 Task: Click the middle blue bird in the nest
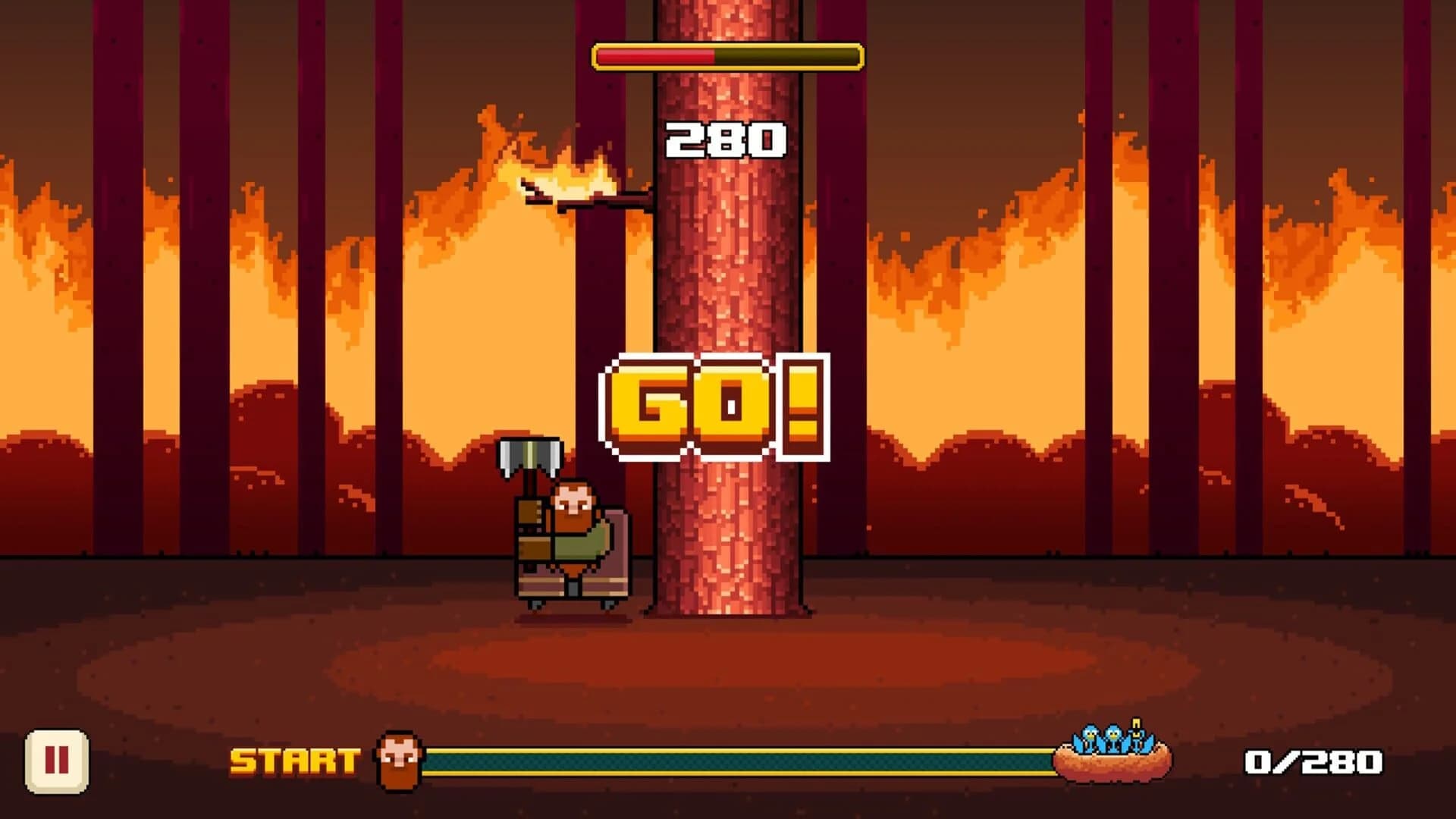(1113, 736)
